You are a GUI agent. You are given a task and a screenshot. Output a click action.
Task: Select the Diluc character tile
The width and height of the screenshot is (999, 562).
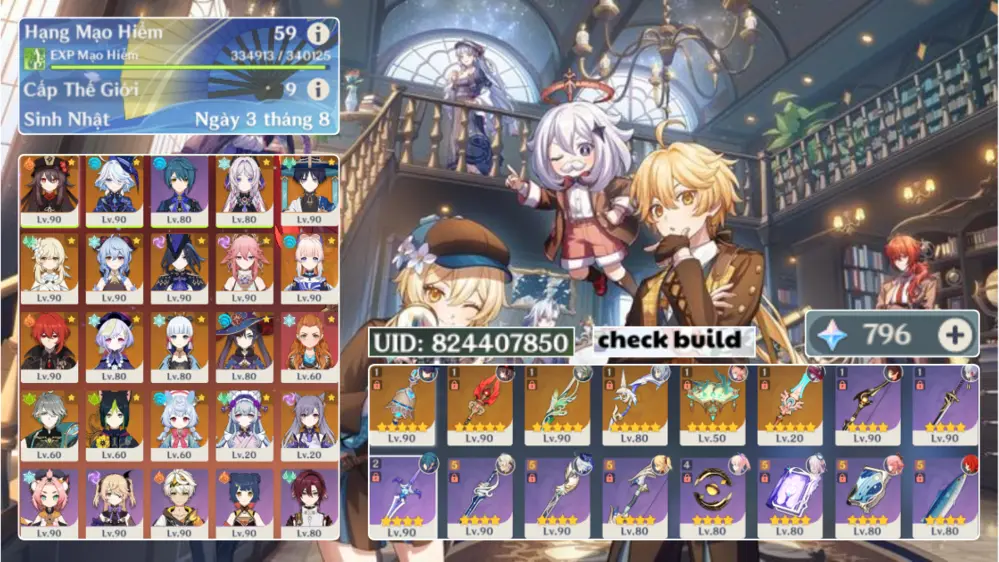[50, 346]
